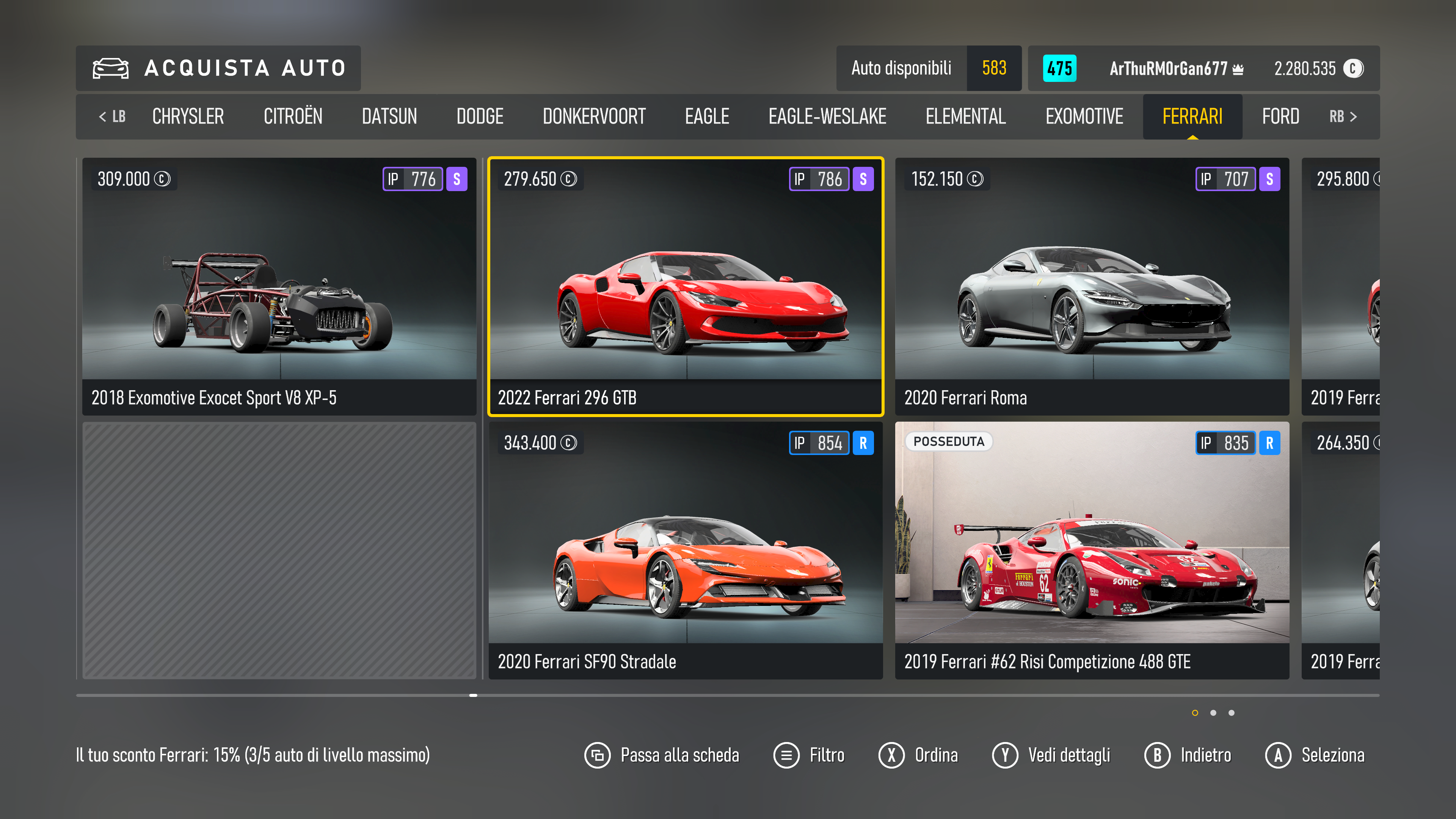Viewport: 1456px width, 819px height.
Task: Choose the 2022 Ferrari 296 GTB card
Action: pos(685,286)
